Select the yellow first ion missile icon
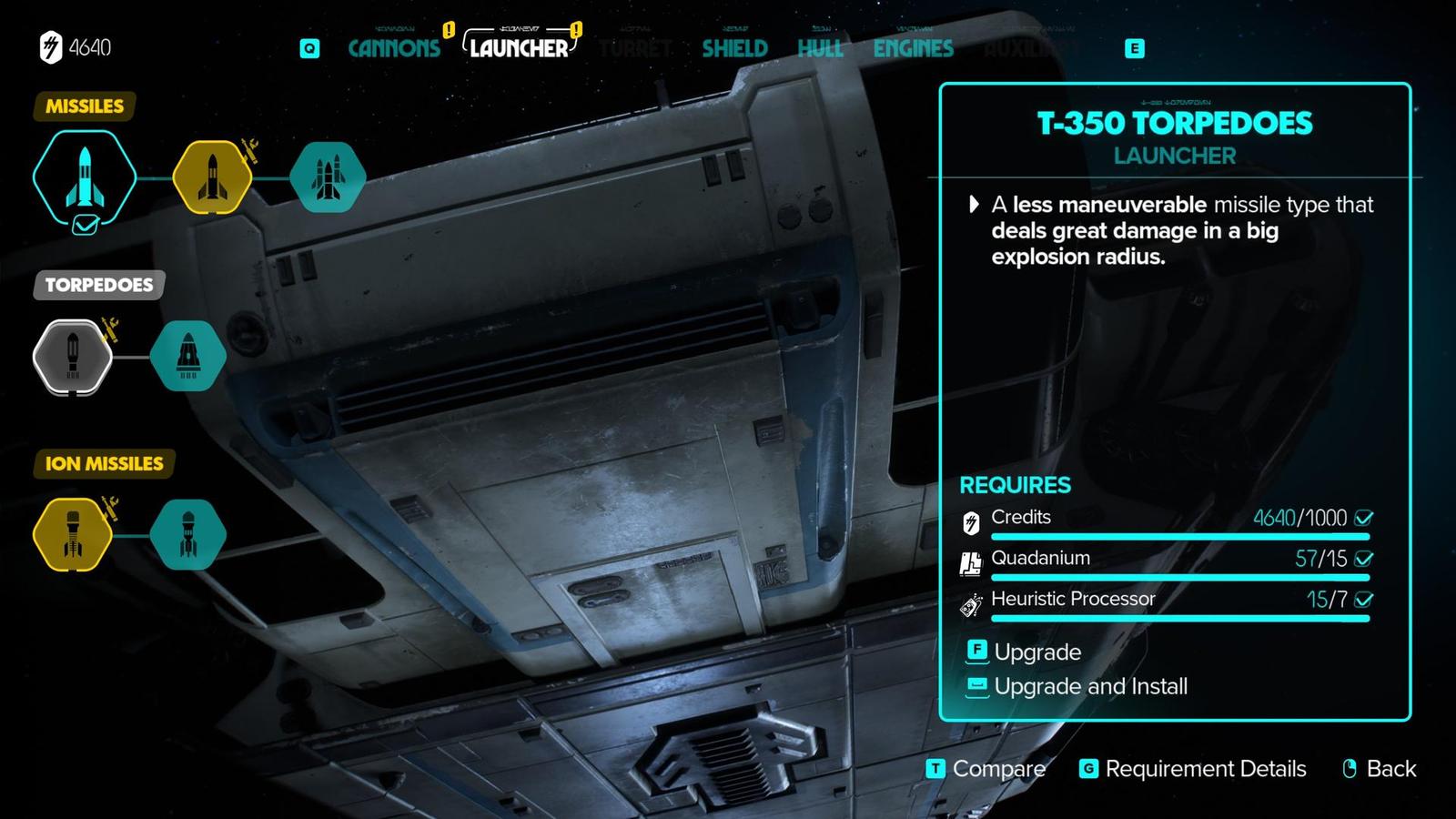The image size is (1456, 819). [73, 535]
